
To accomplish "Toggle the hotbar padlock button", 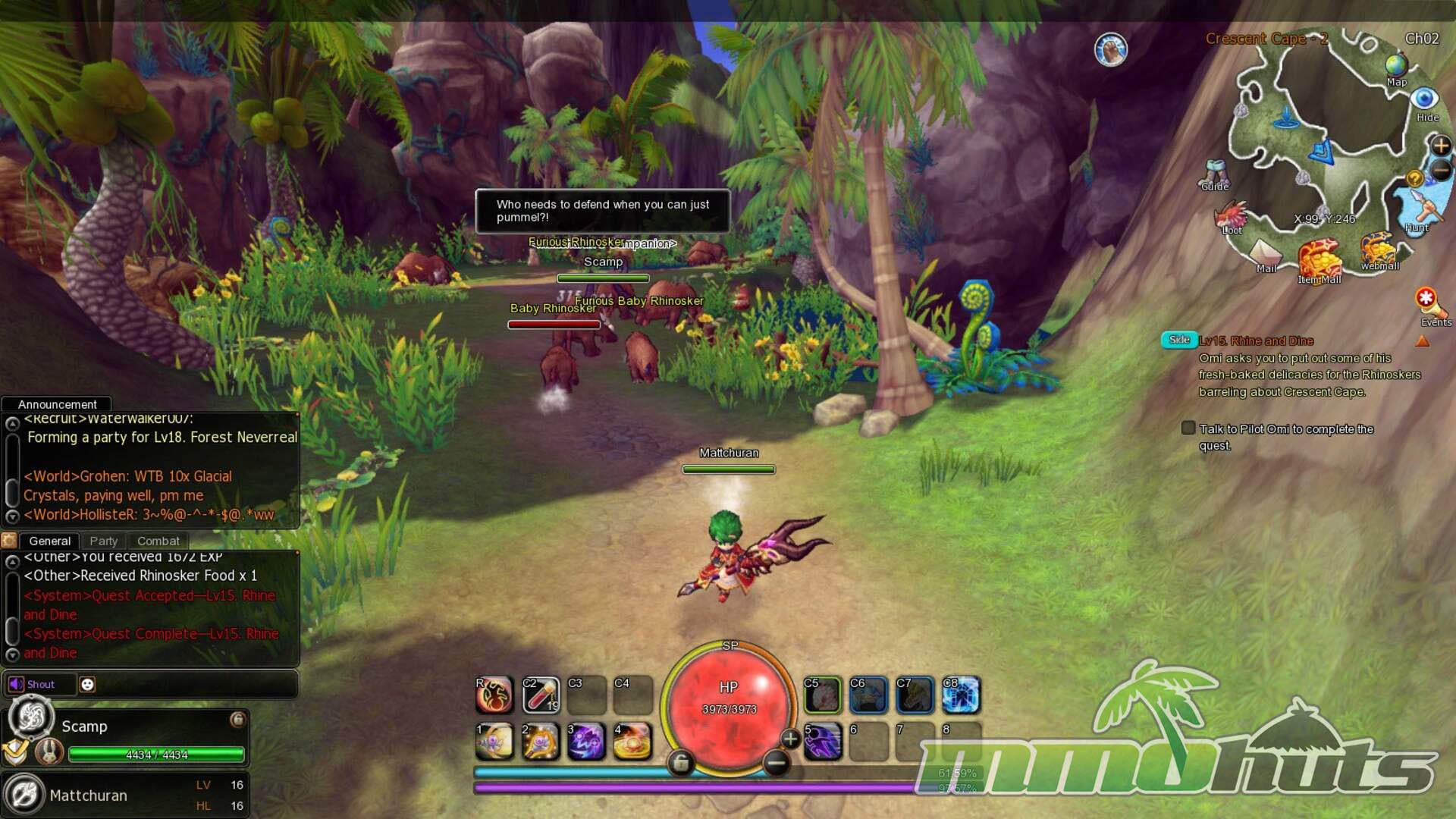I will (x=680, y=762).
